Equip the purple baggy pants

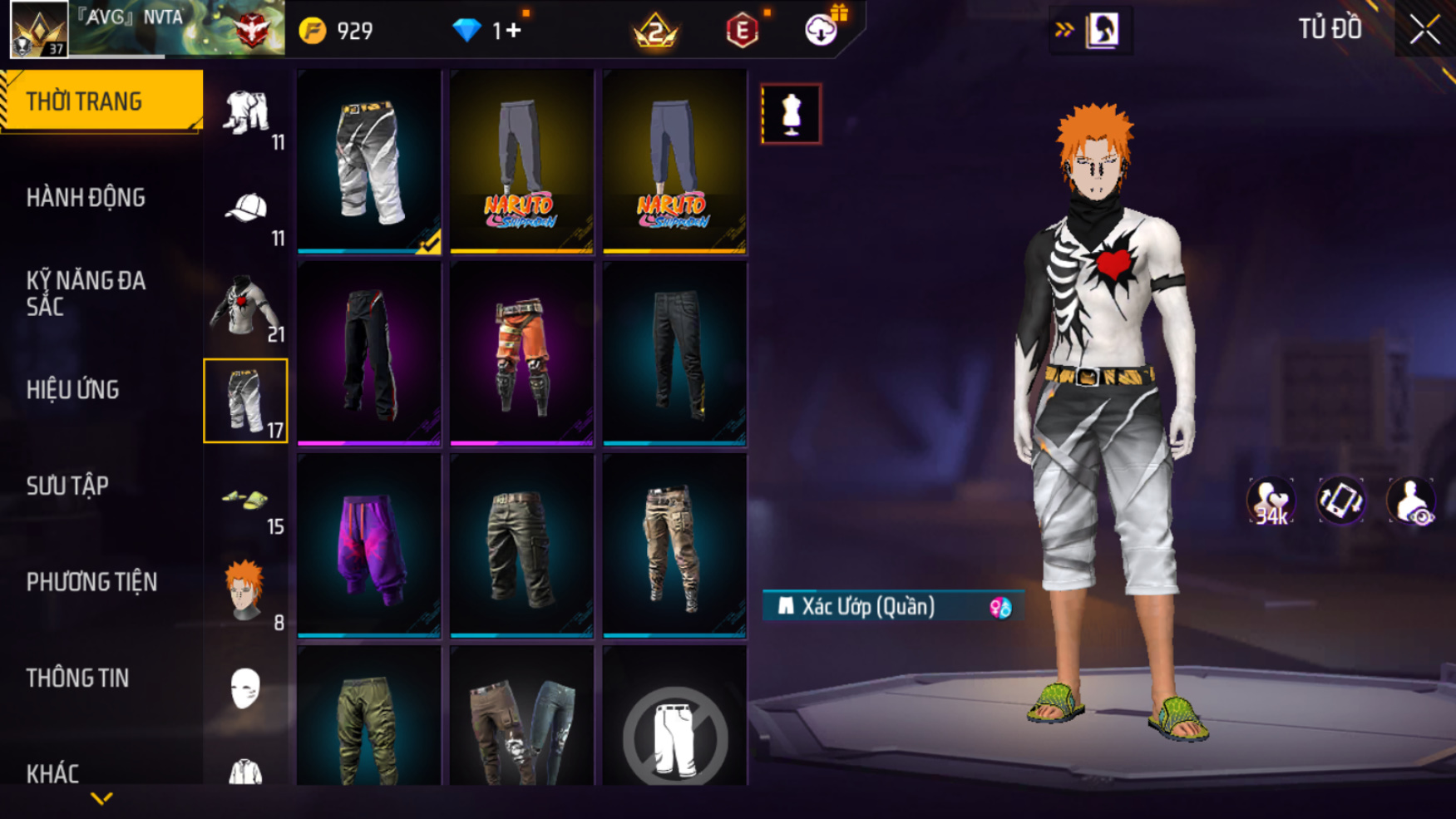[369, 546]
